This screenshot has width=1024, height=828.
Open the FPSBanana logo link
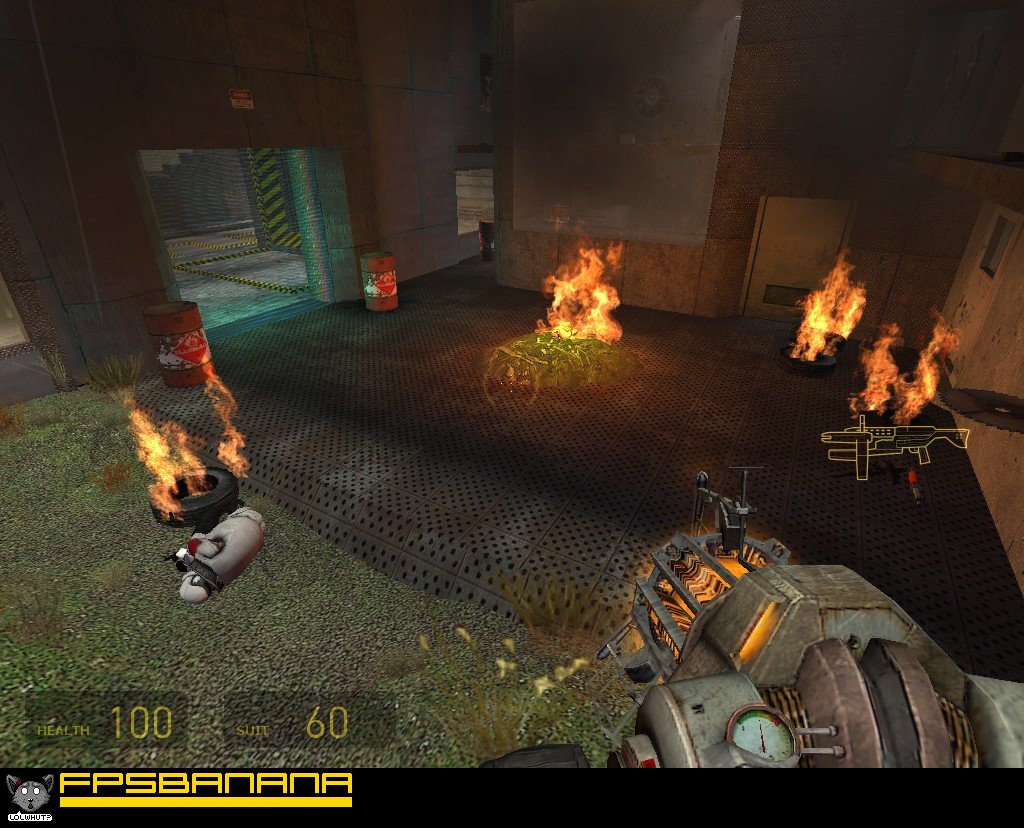206,787
